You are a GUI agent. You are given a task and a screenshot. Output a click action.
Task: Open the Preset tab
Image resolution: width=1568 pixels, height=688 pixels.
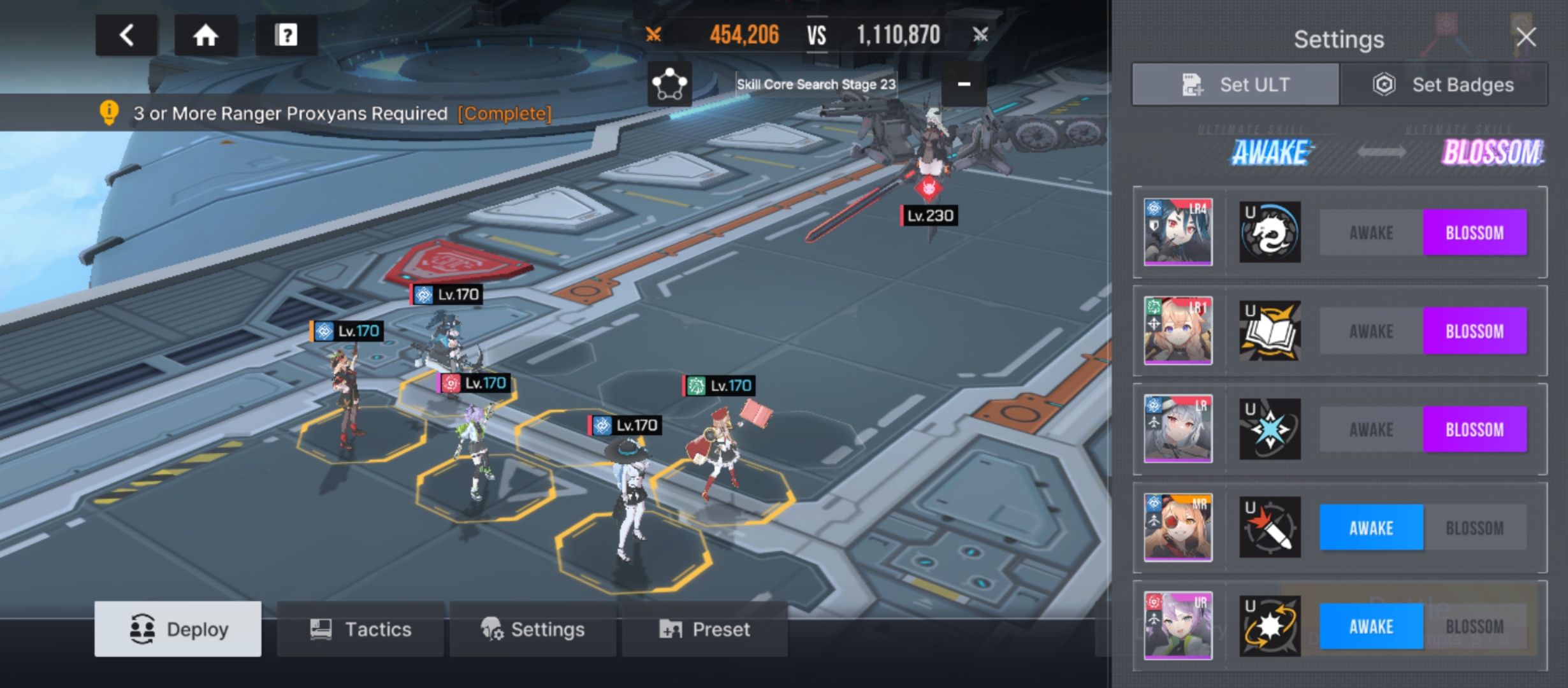click(704, 629)
